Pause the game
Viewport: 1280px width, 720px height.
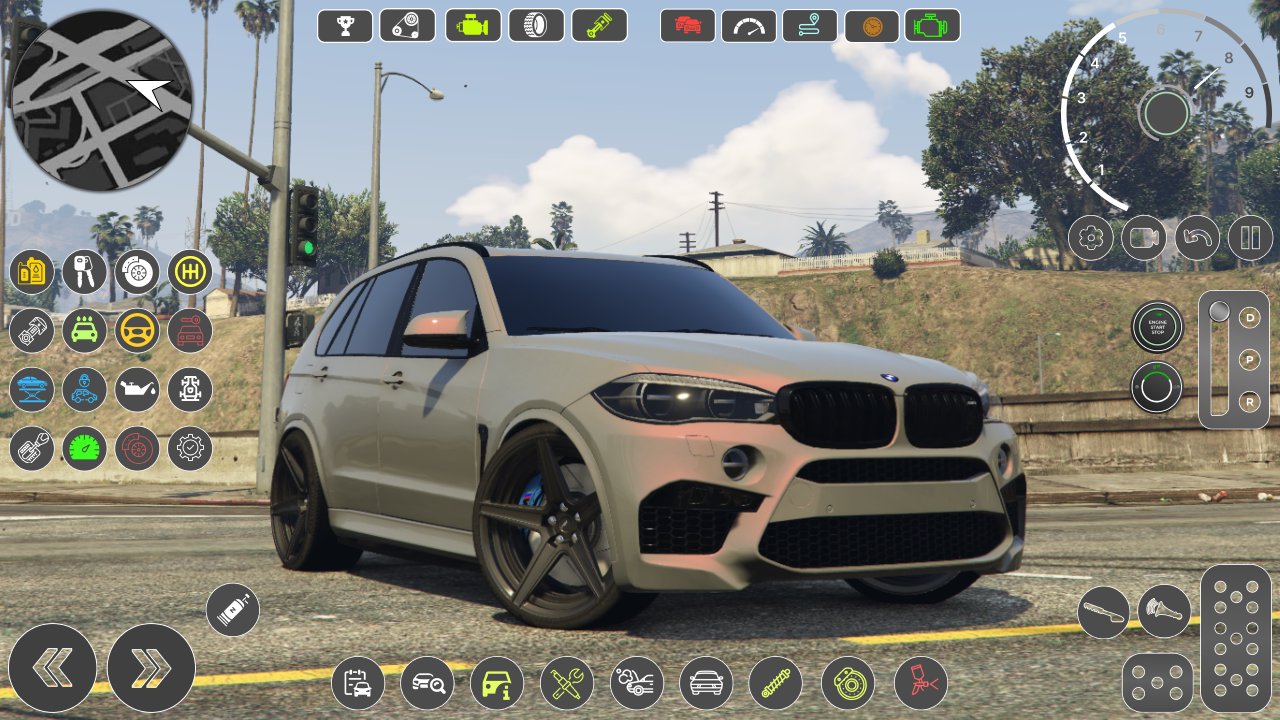(x=1250, y=238)
